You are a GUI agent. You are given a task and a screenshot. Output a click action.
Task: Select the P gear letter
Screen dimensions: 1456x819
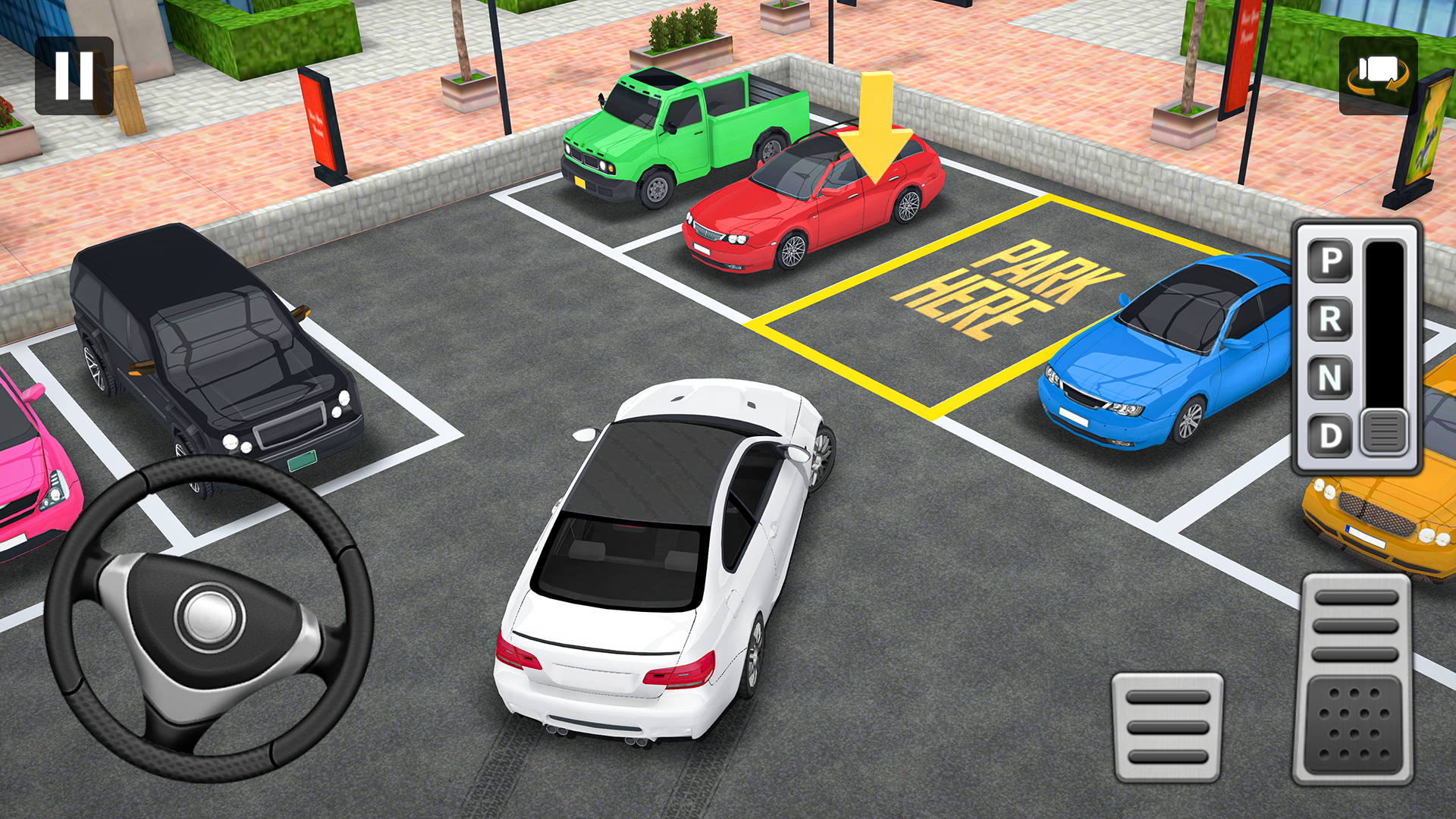[x=1330, y=260]
